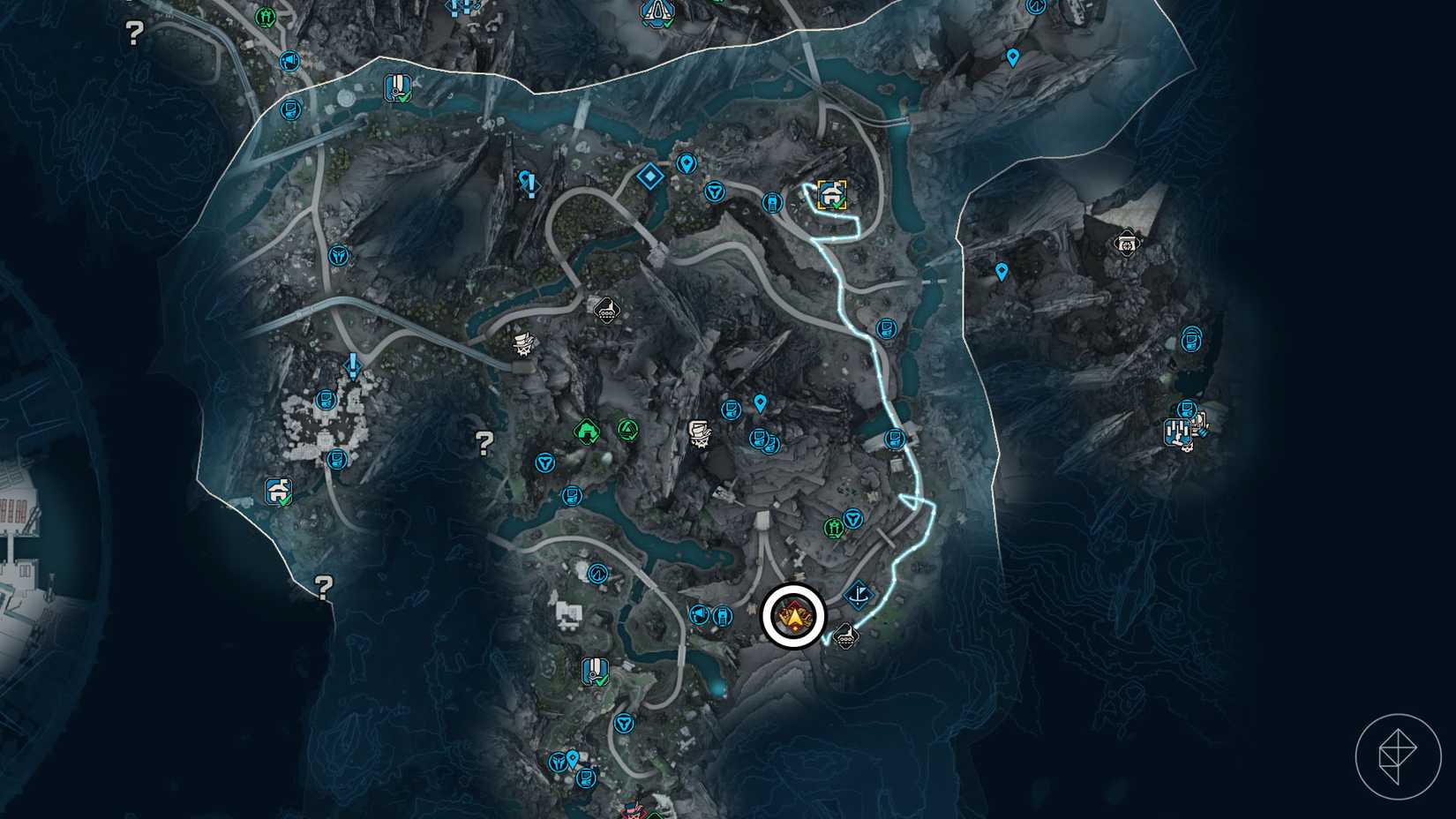Open the blue diamond waypoint marker
Screen dimensions: 1456x819
(649, 177)
